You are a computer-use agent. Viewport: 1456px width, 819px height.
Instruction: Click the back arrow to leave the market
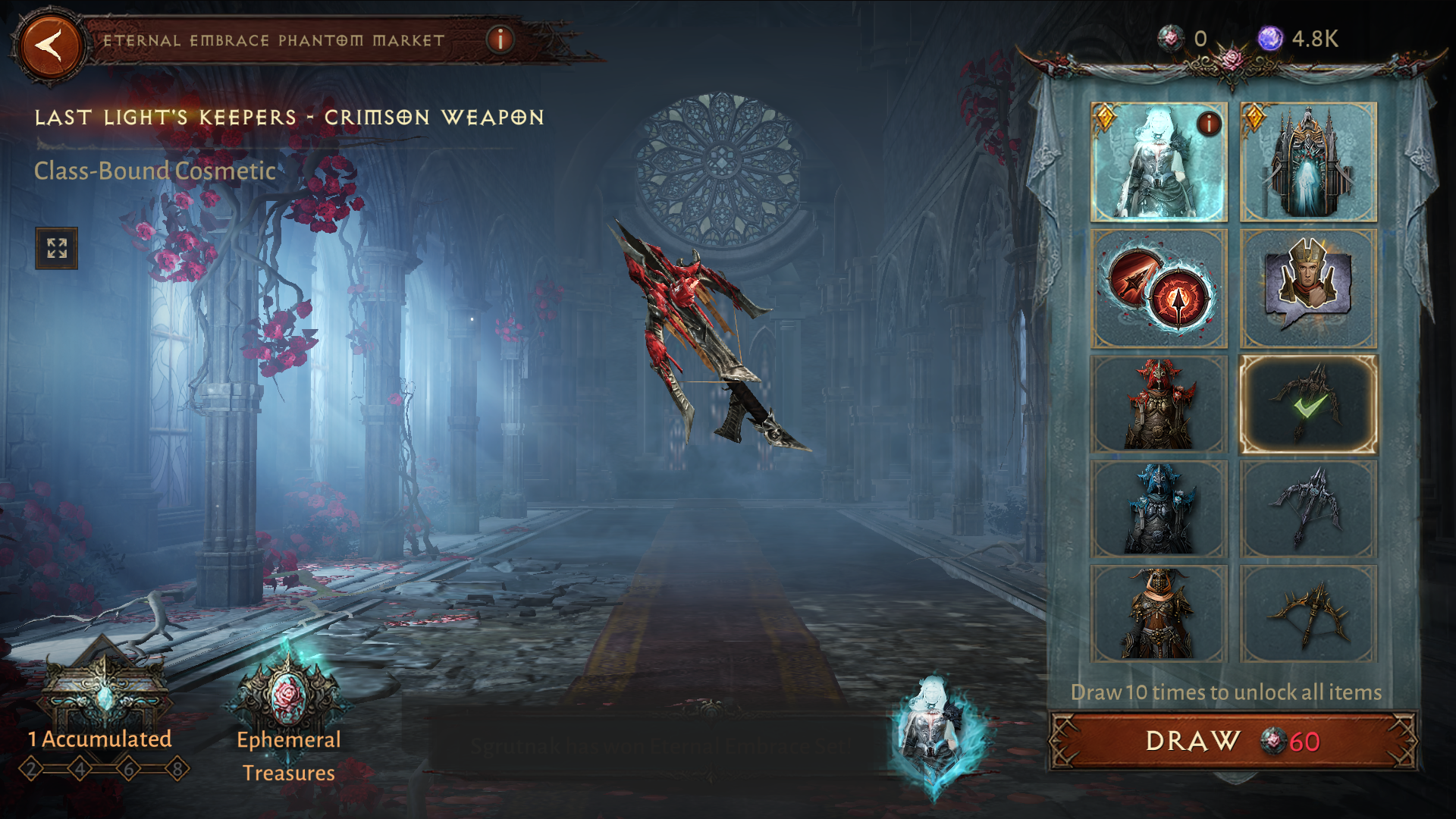[x=50, y=43]
